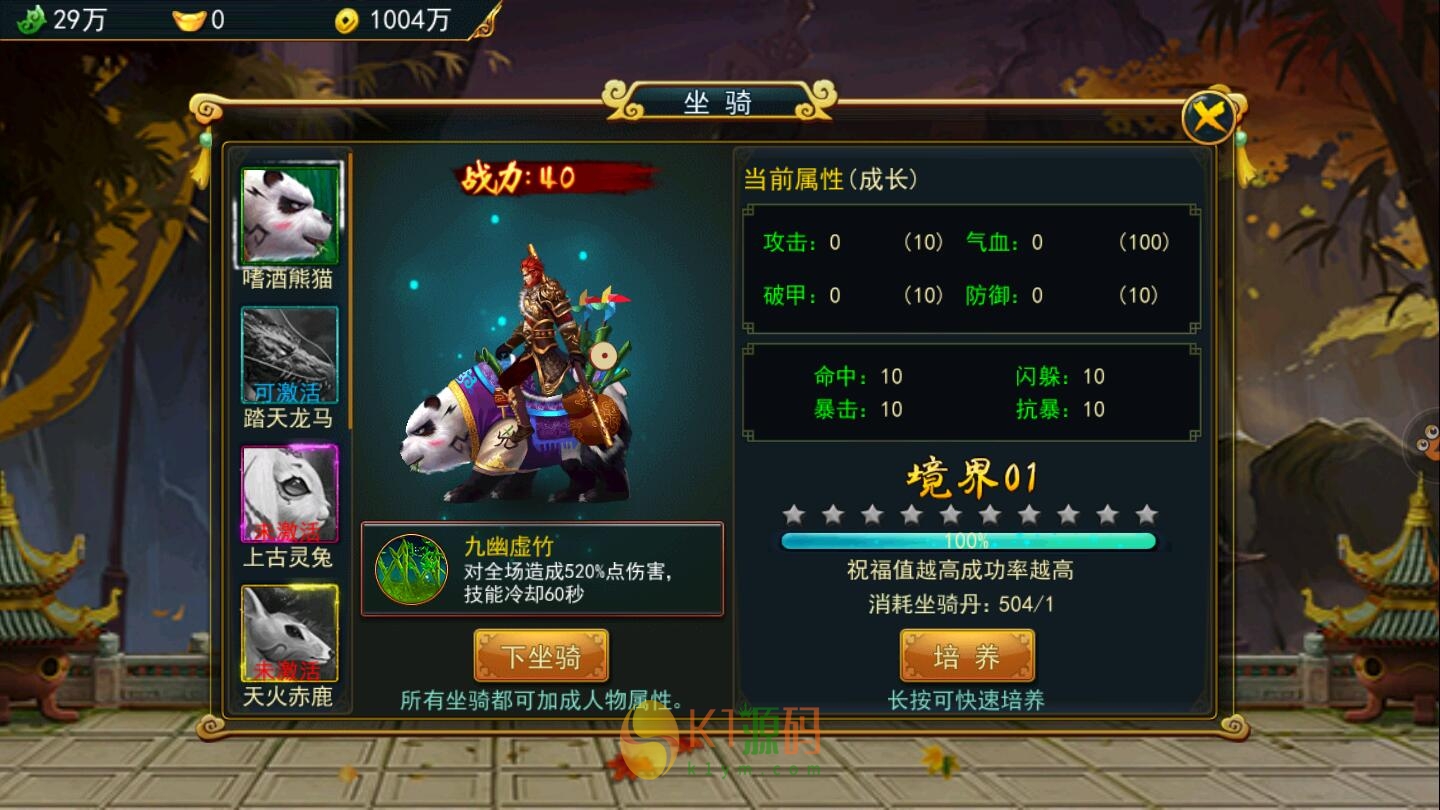This screenshot has height=810, width=1440.
Task: Click the first star under 境界01
Action: 793,512
